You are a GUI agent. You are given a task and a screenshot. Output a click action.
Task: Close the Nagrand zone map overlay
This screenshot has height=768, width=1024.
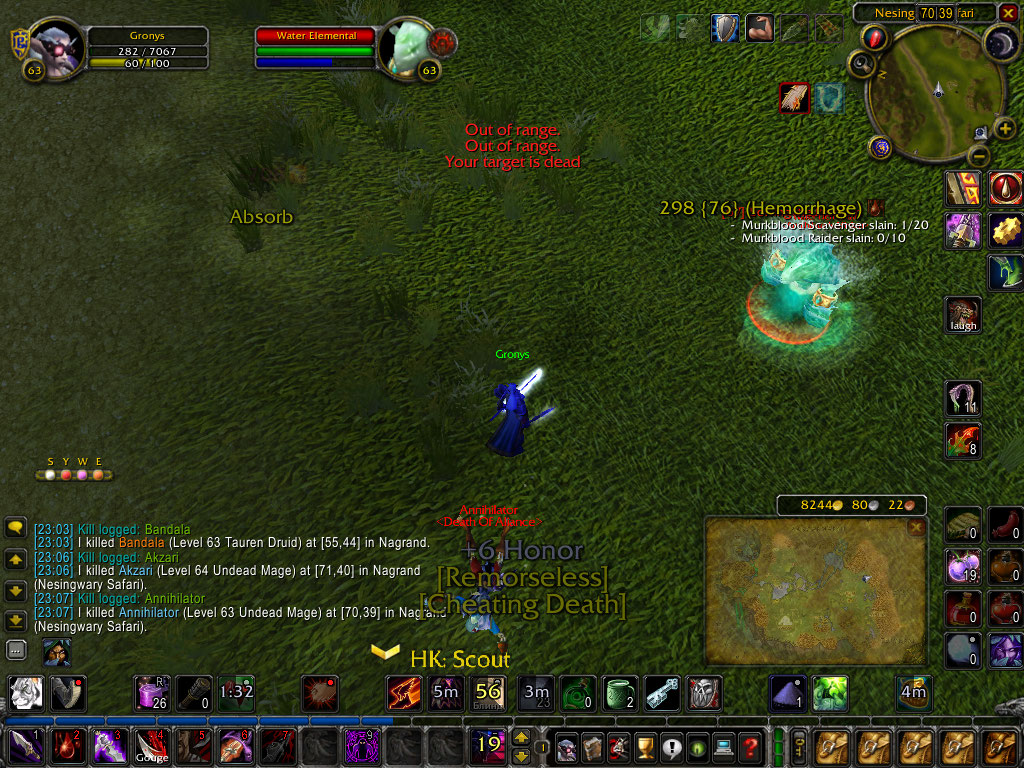(x=916, y=528)
